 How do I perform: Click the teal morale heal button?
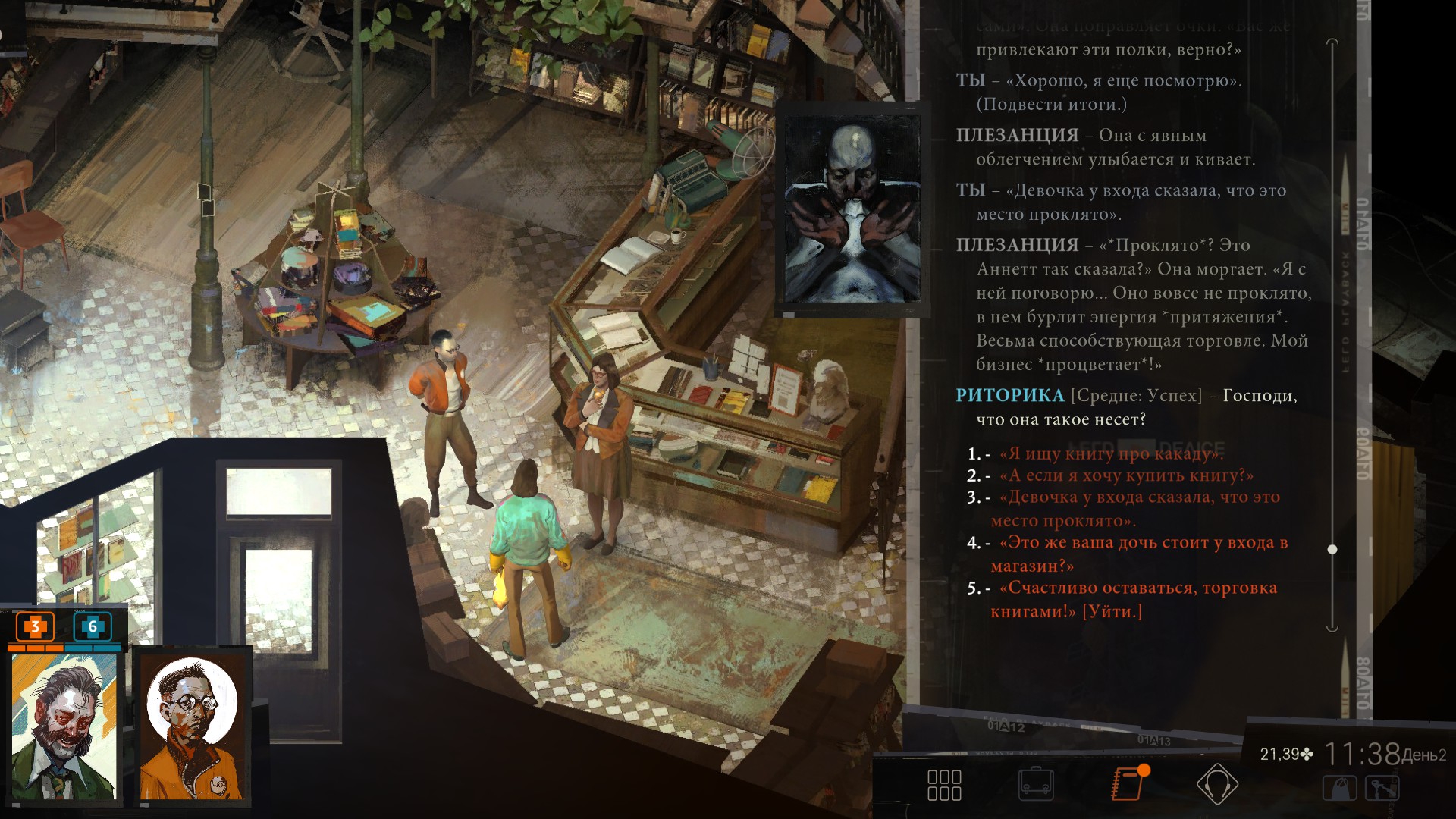pyautogui.click(x=93, y=627)
